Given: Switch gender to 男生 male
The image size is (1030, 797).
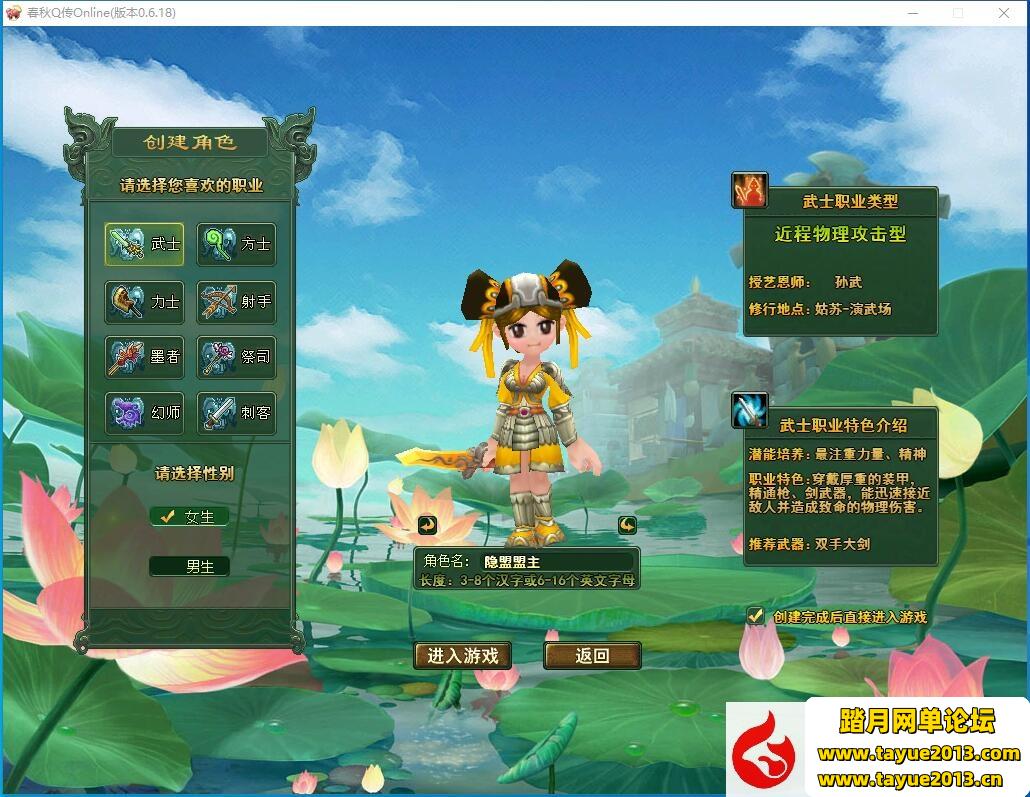Looking at the screenshot, I should click(x=190, y=566).
